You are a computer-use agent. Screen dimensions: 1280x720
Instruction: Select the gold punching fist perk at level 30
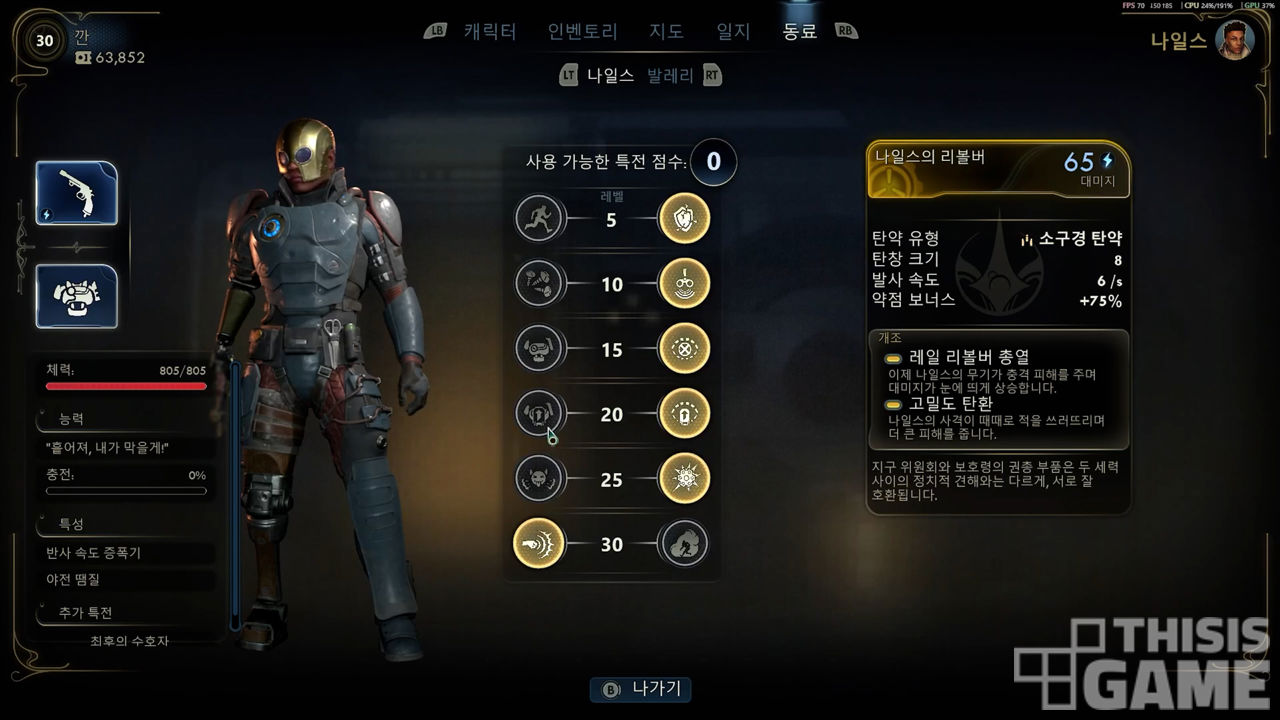point(540,544)
